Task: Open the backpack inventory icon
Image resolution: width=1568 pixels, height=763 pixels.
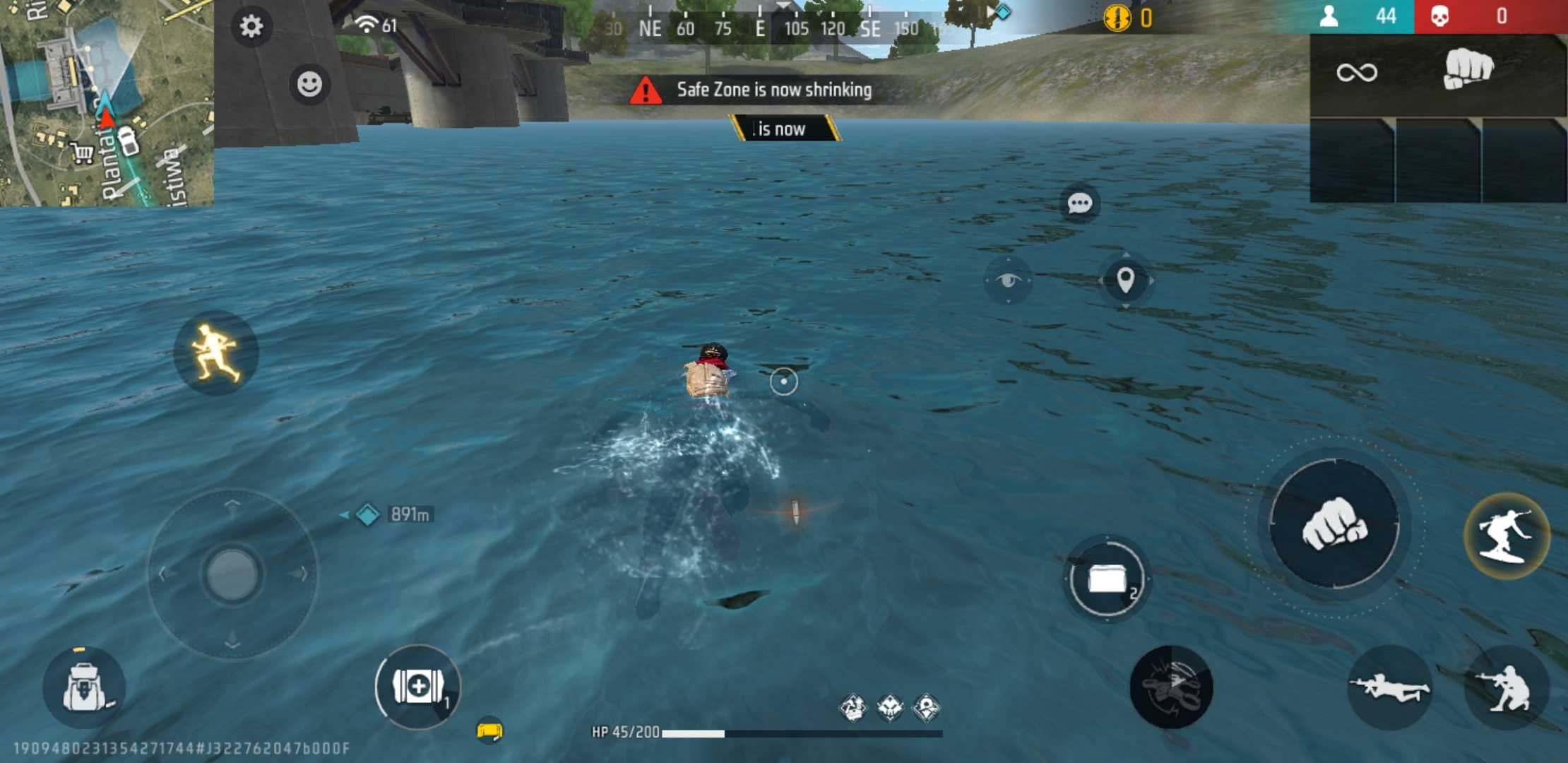Action: 85,687
